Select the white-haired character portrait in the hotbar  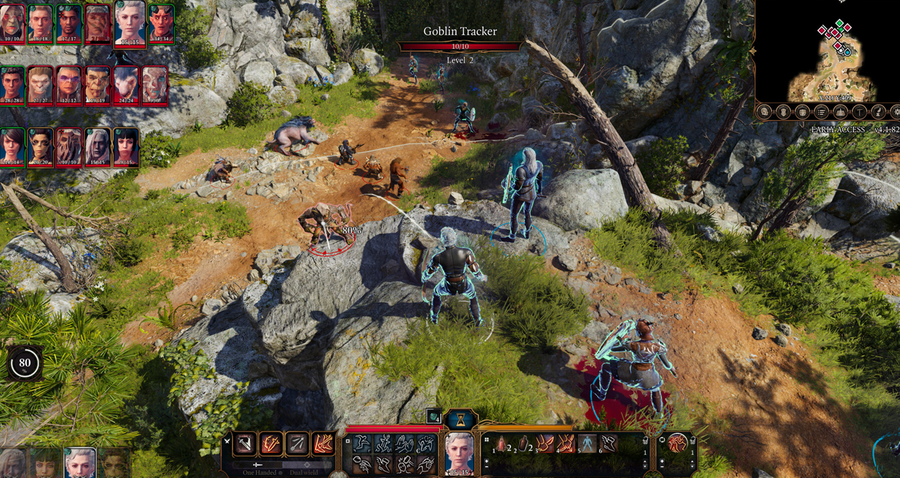click(x=459, y=453)
